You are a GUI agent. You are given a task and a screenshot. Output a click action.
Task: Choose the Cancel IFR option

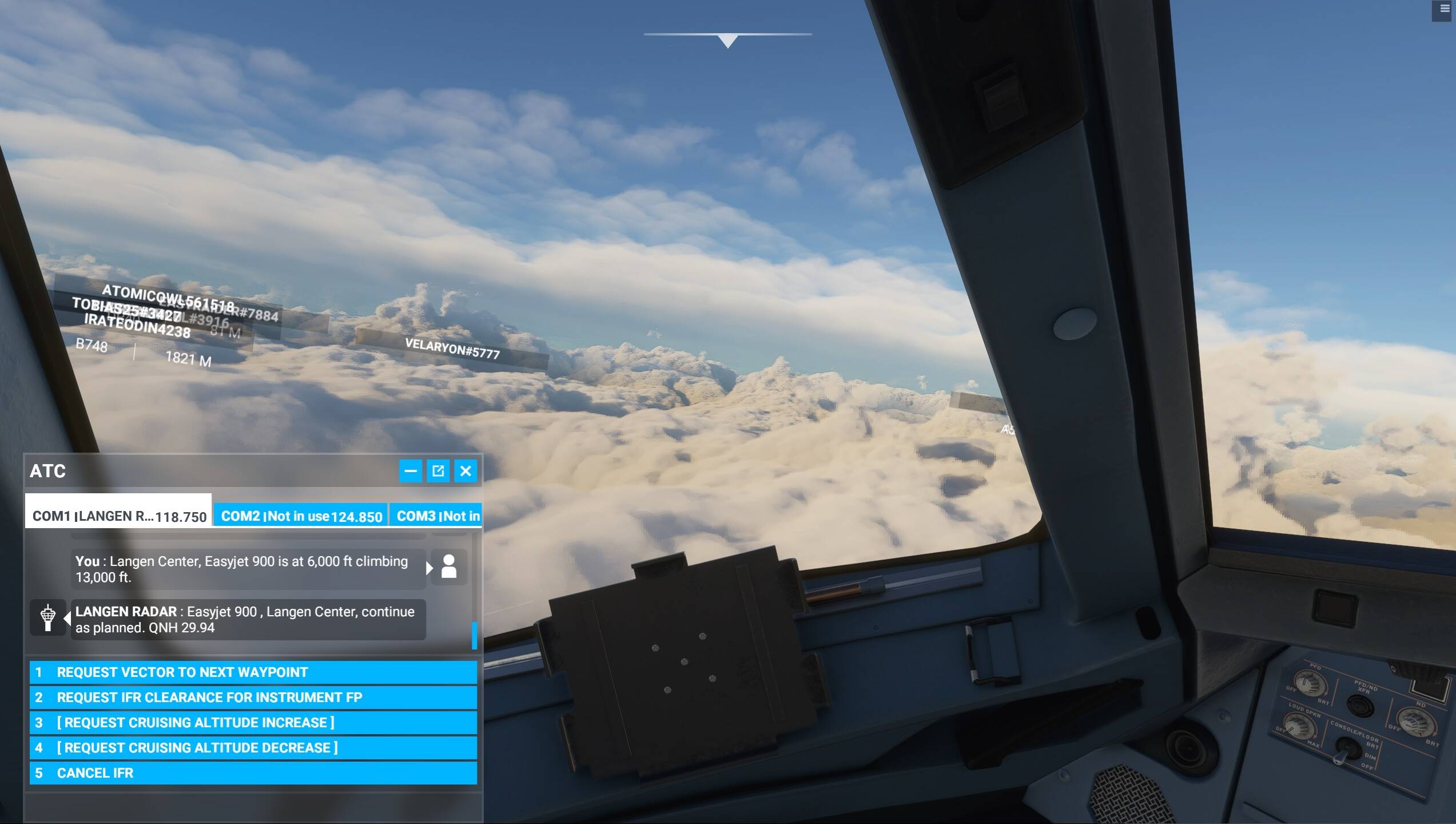pyautogui.click(x=253, y=773)
